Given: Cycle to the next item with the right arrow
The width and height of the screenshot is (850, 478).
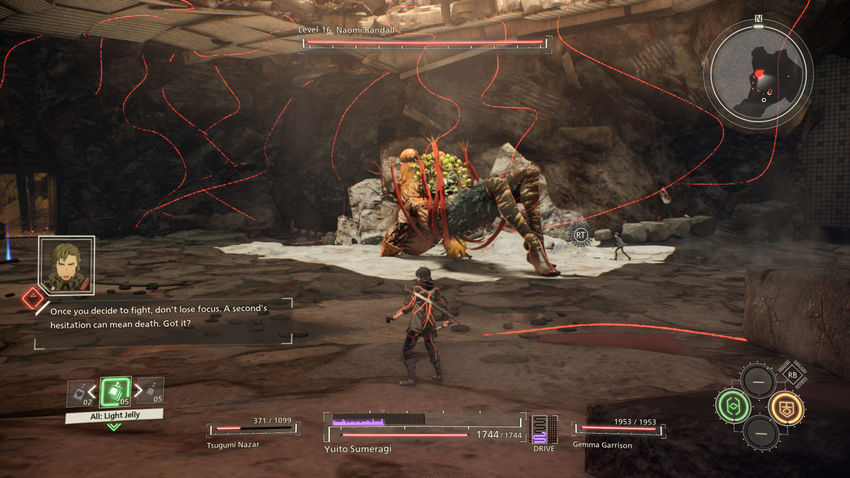Looking at the screenshot, I should tap(137, 392).
